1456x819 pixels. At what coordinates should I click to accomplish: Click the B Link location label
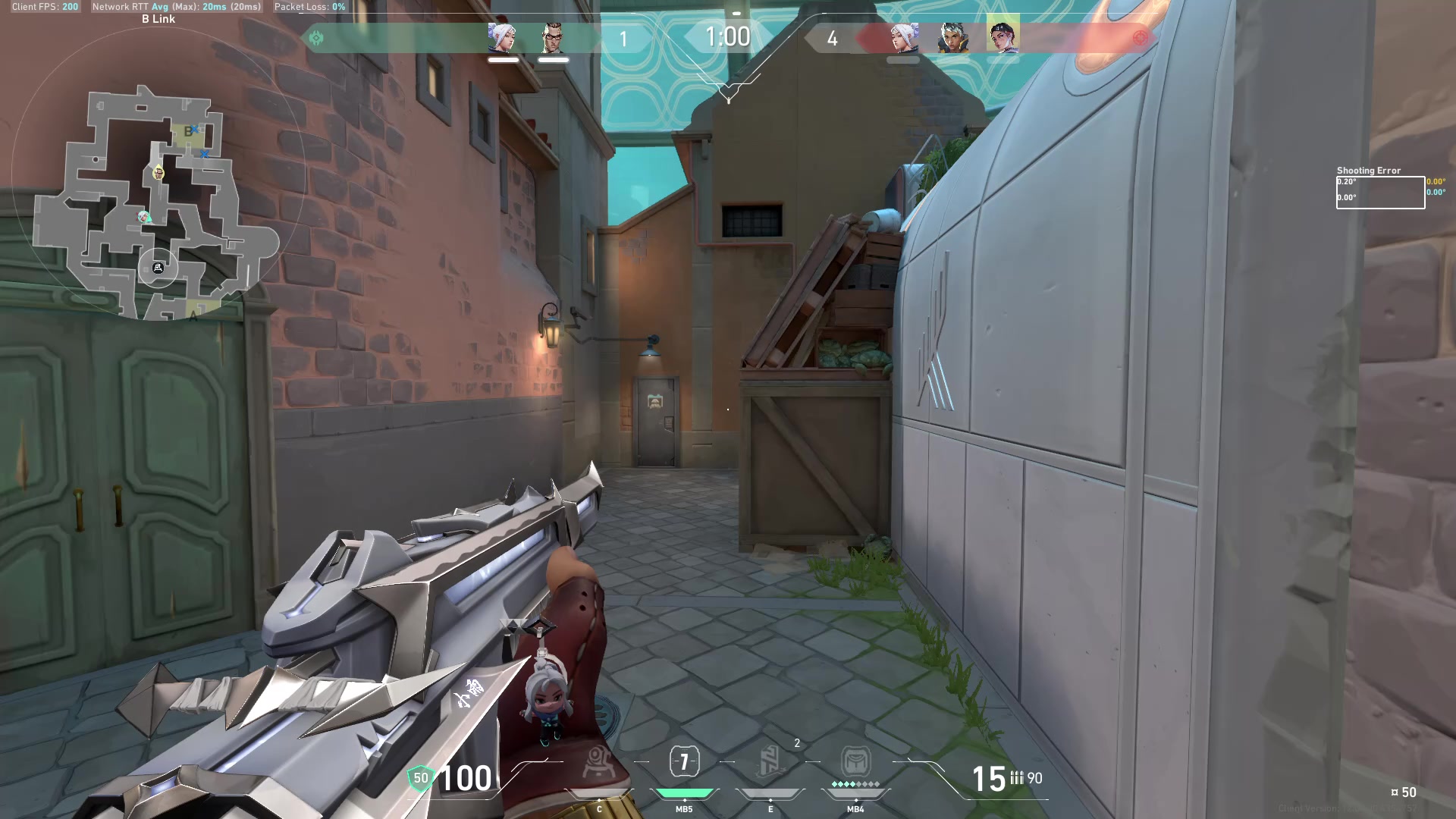(x=157, y=18)
